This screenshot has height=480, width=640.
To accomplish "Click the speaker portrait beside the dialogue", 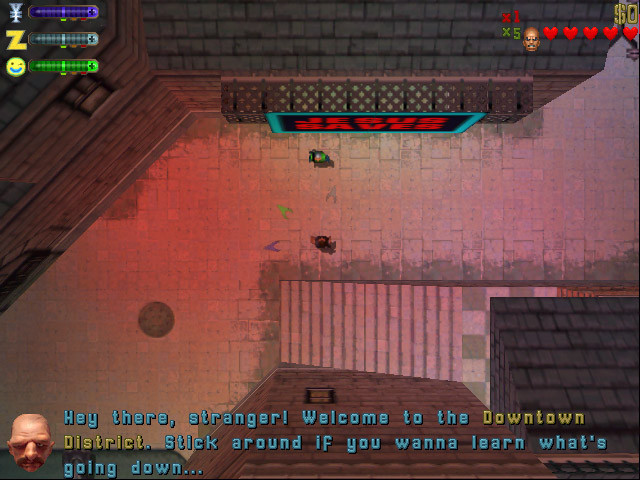I will click(31, 442).
